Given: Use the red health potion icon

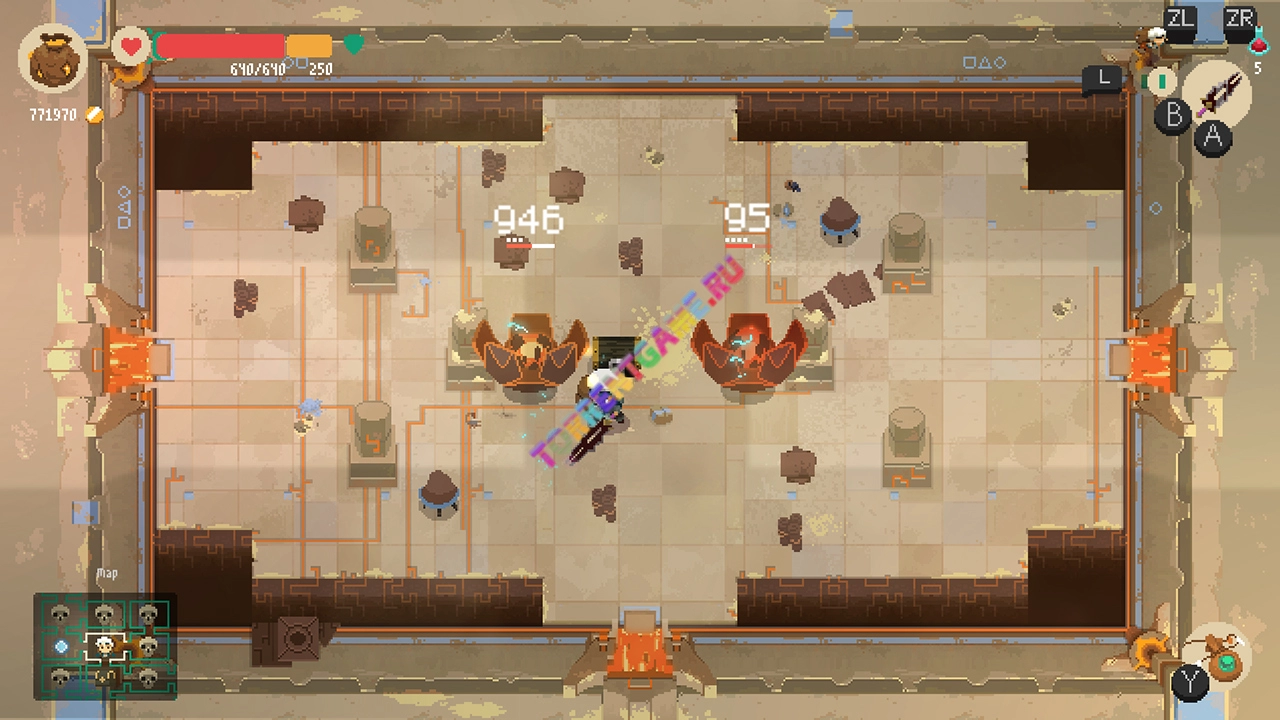Looking at the screenshot, I should pyautogui.click(x=1258, y=44).
